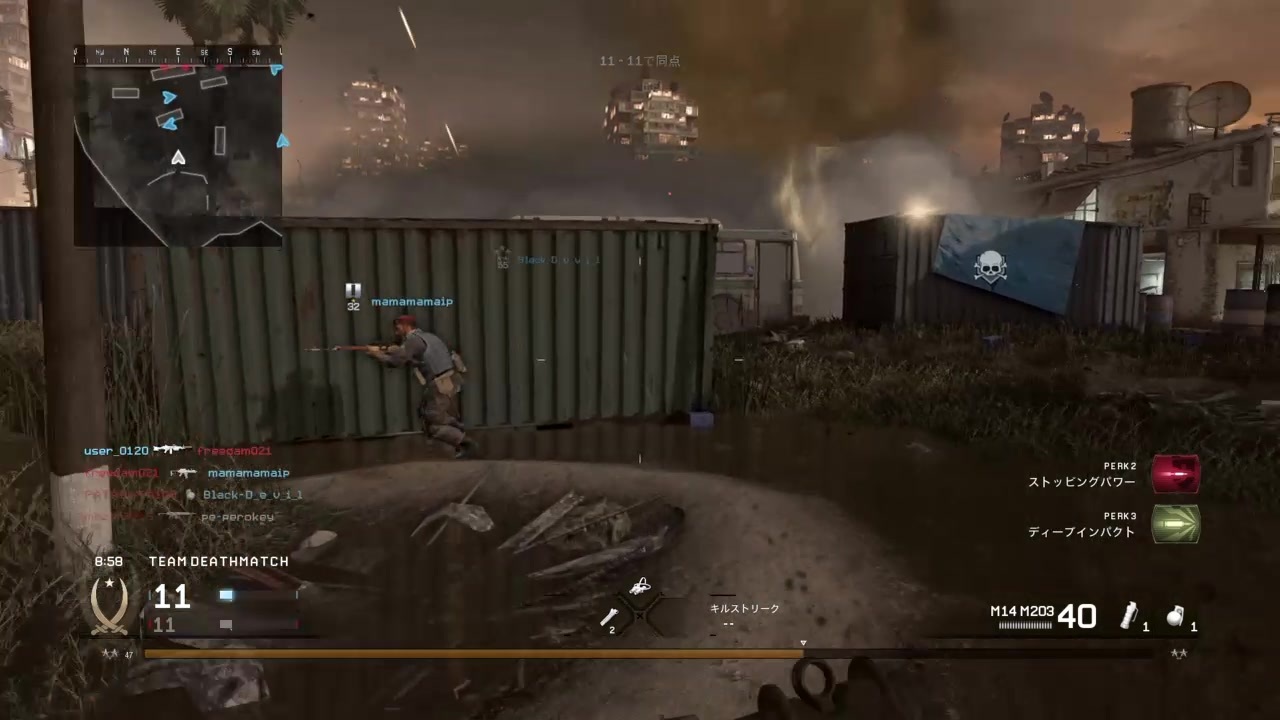Toggle the friendly team score bar highlight

tap(225, 595)
